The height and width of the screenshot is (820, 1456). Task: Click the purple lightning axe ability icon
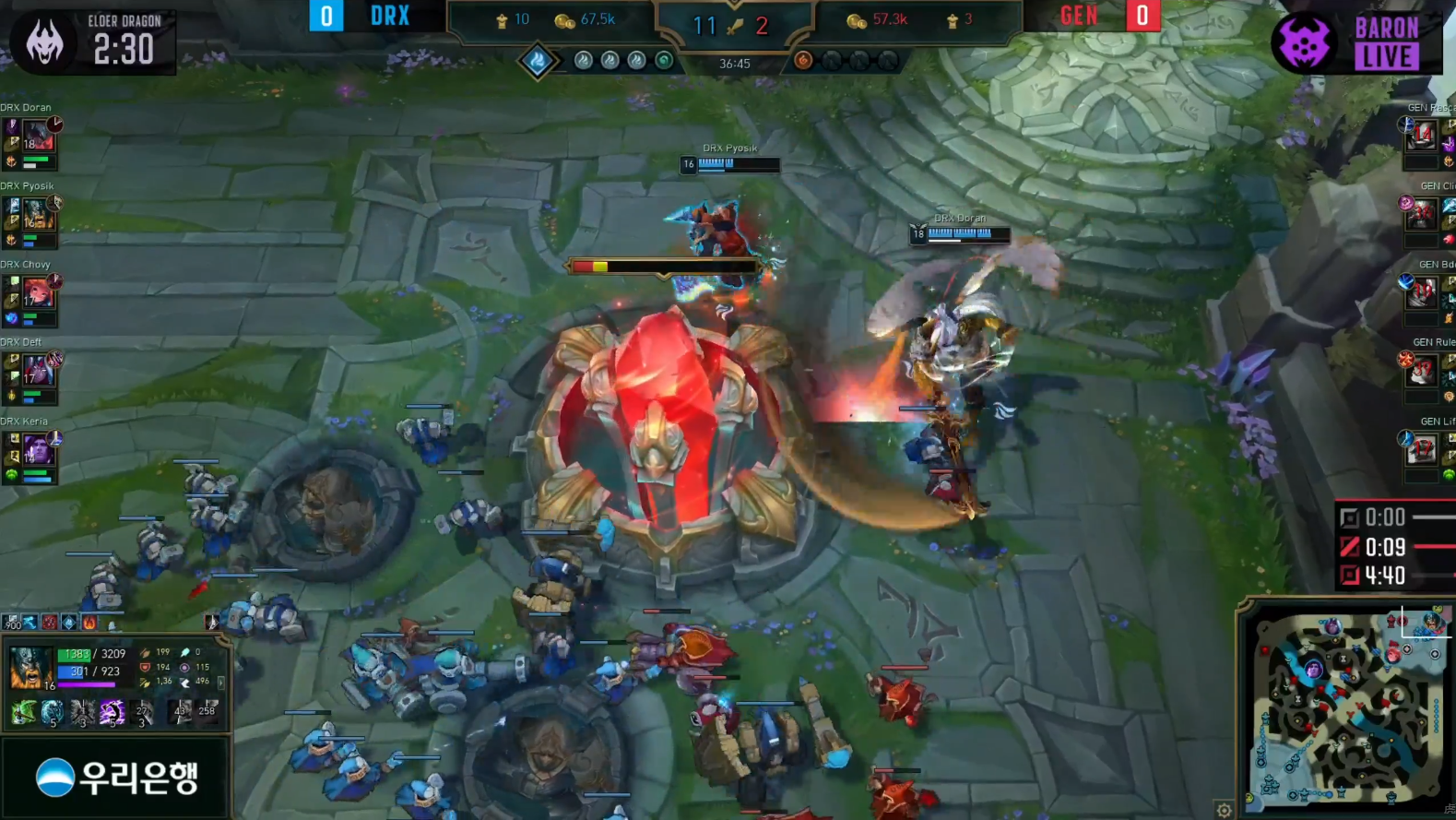pyautogui.click(x=112, y=711)
